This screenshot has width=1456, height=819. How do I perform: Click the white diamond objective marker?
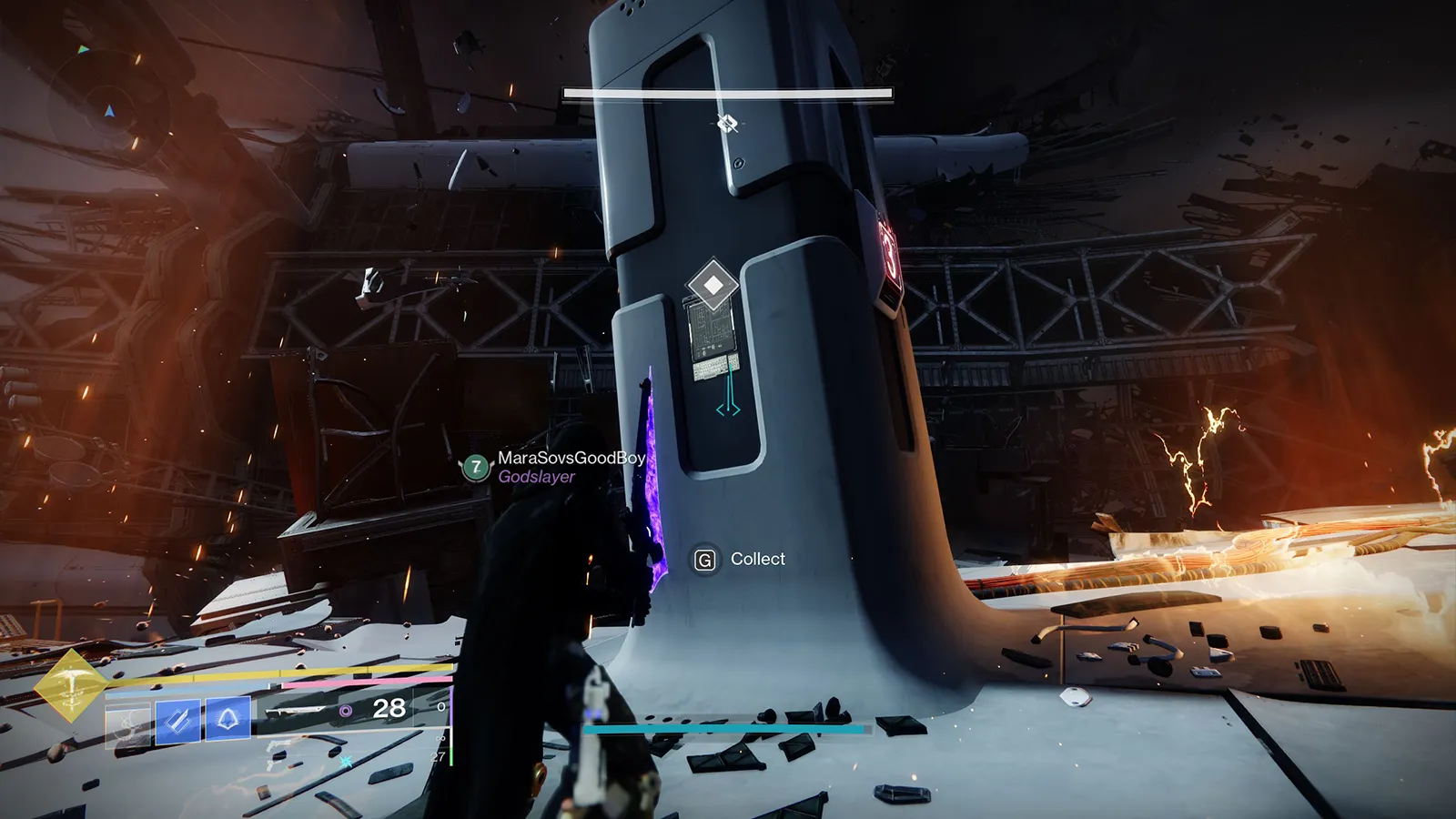click(x=713, y=285)
